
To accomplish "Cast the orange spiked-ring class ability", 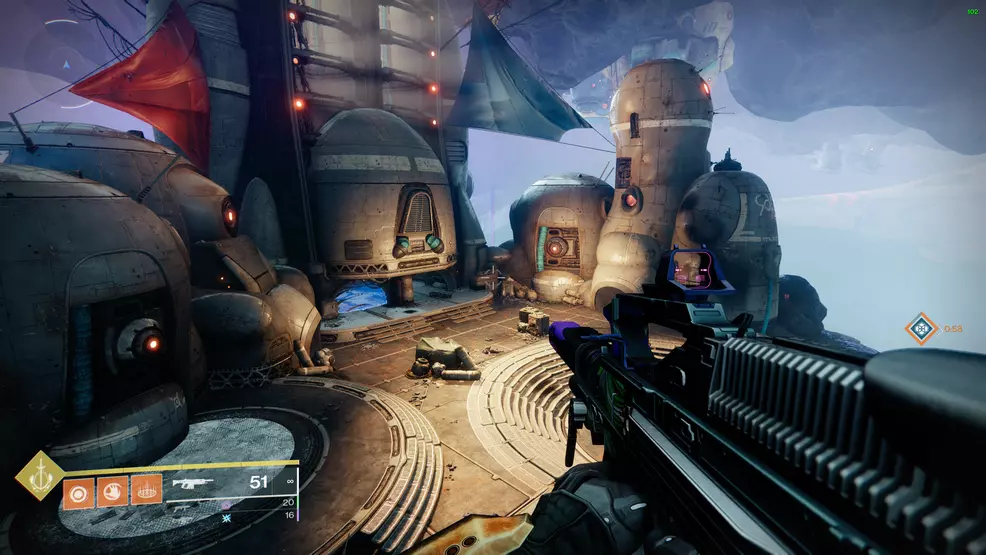I will click(146, 491).
